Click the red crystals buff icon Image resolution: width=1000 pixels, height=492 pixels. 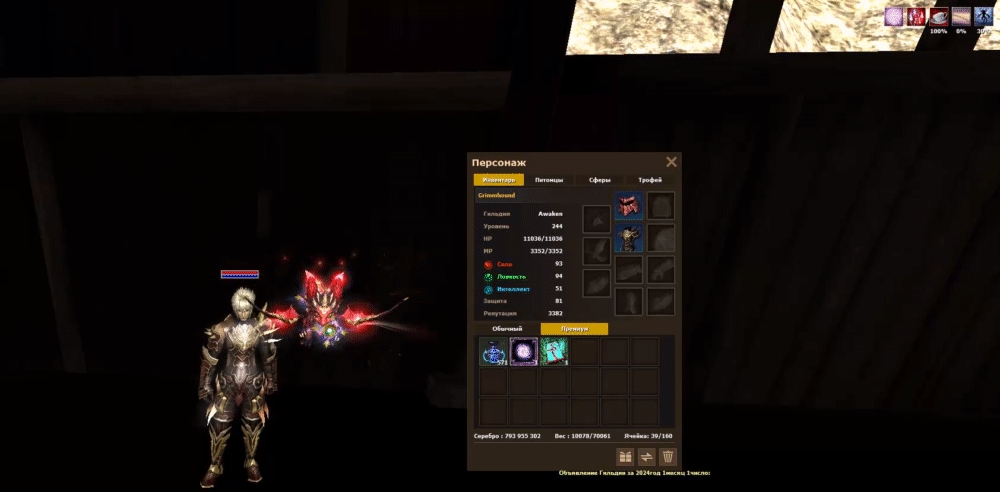(x=916, y=16)
